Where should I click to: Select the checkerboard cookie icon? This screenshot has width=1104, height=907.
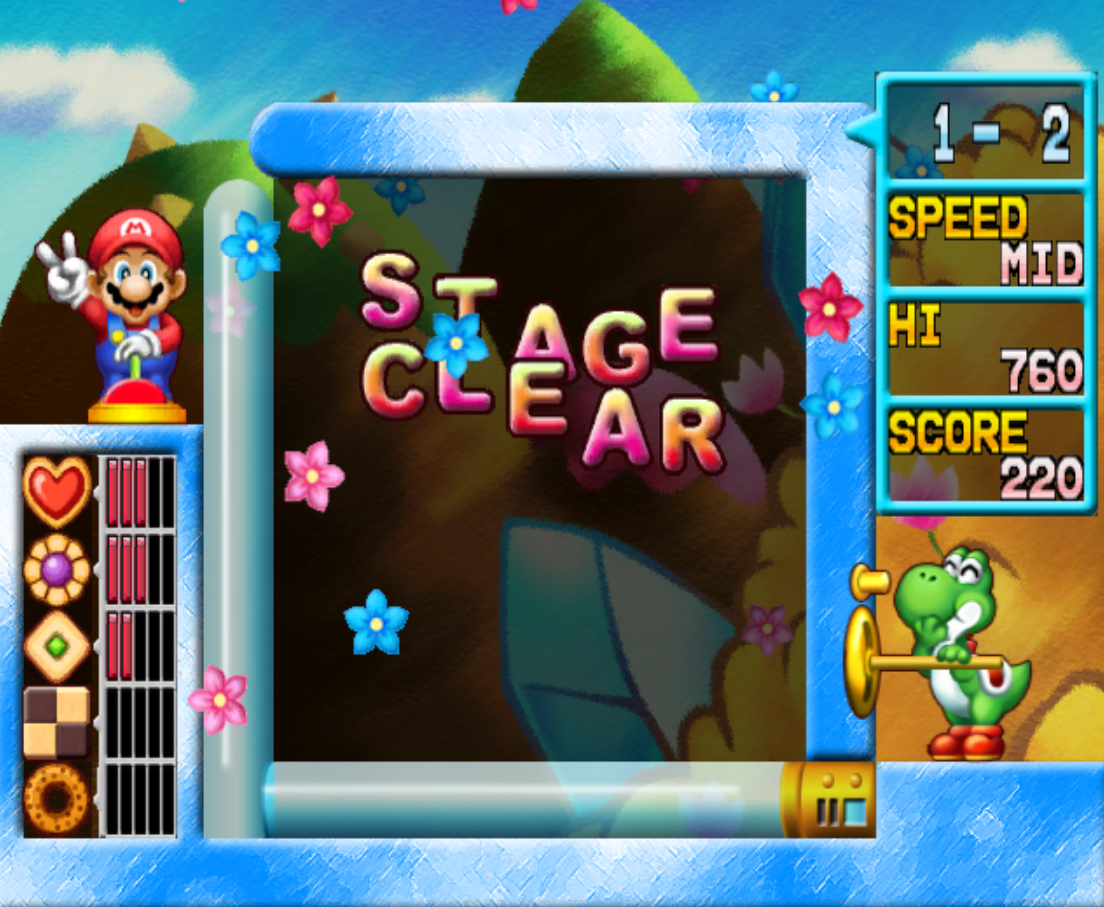coord(56,722)
